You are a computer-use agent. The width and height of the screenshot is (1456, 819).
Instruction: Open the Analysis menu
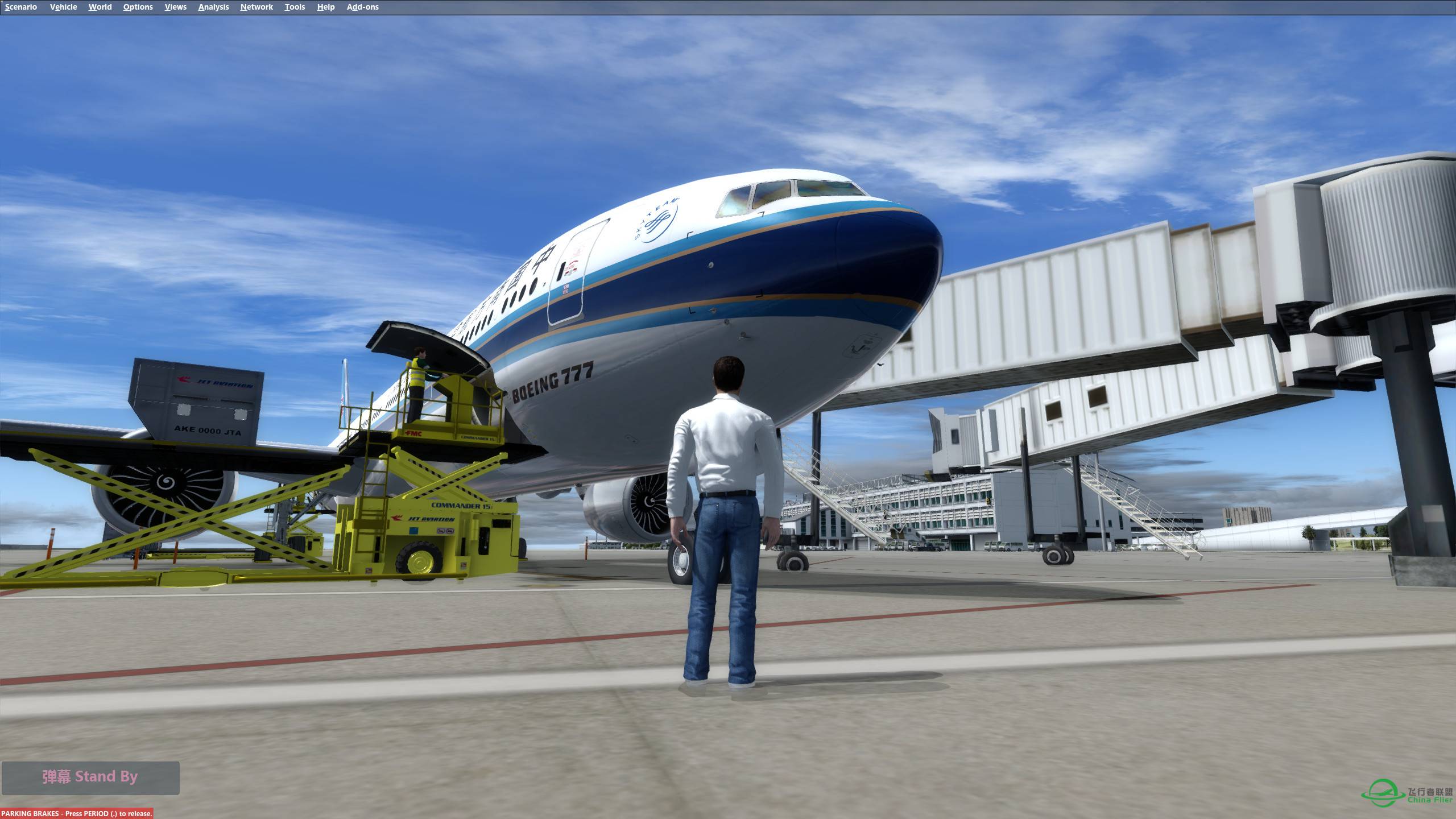click(x=213, y=7)
